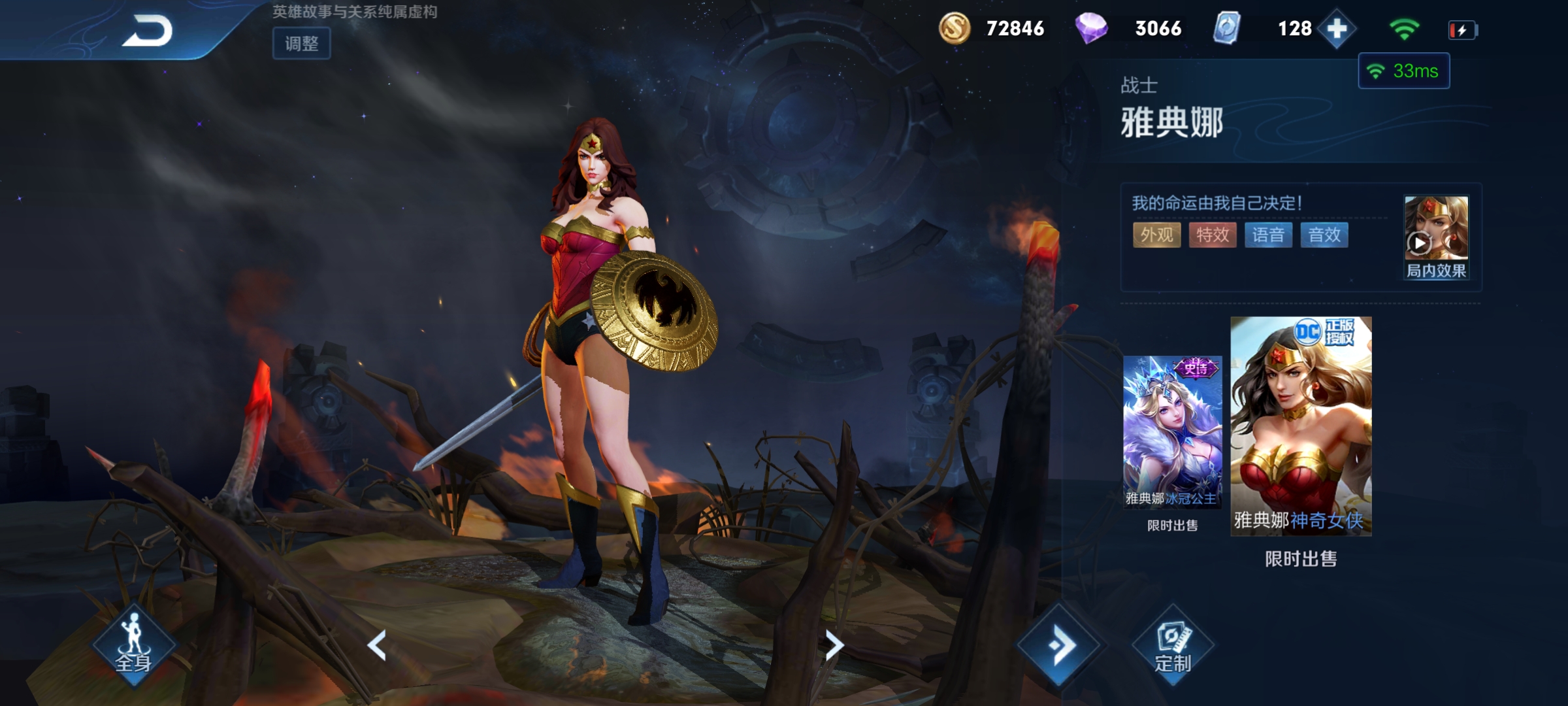Go back using the return arrow
Screen dimensions: 1568x706
click(x=148, y=31)
